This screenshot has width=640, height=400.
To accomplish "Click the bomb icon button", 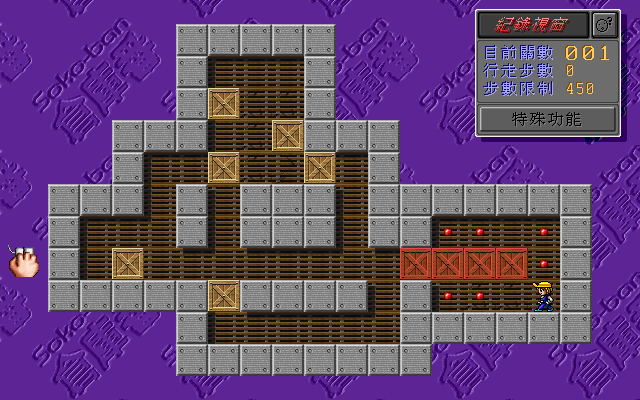I will (x=603, y=24).
